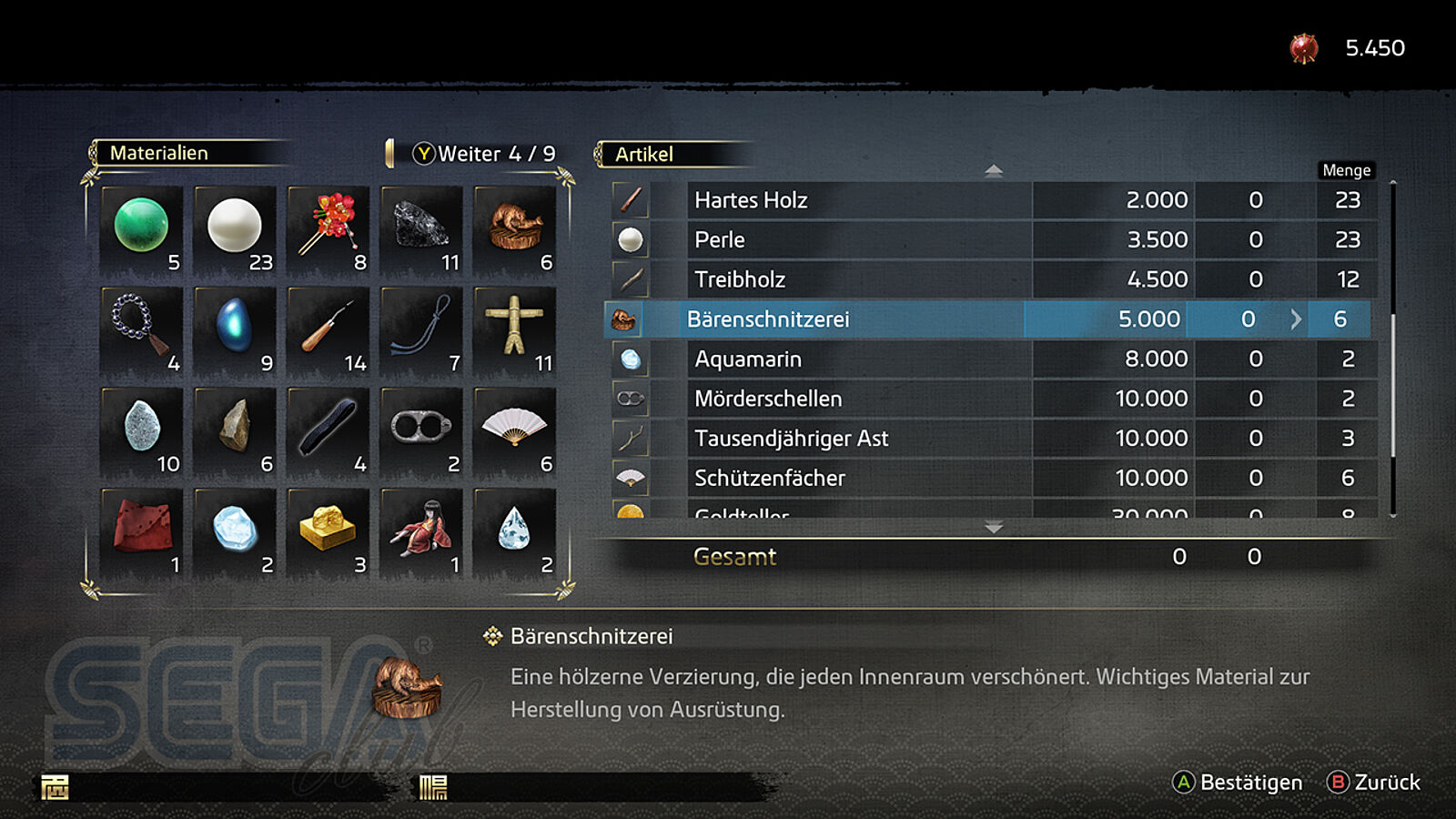Click the list scroll-up arrow

click(994, 170)
